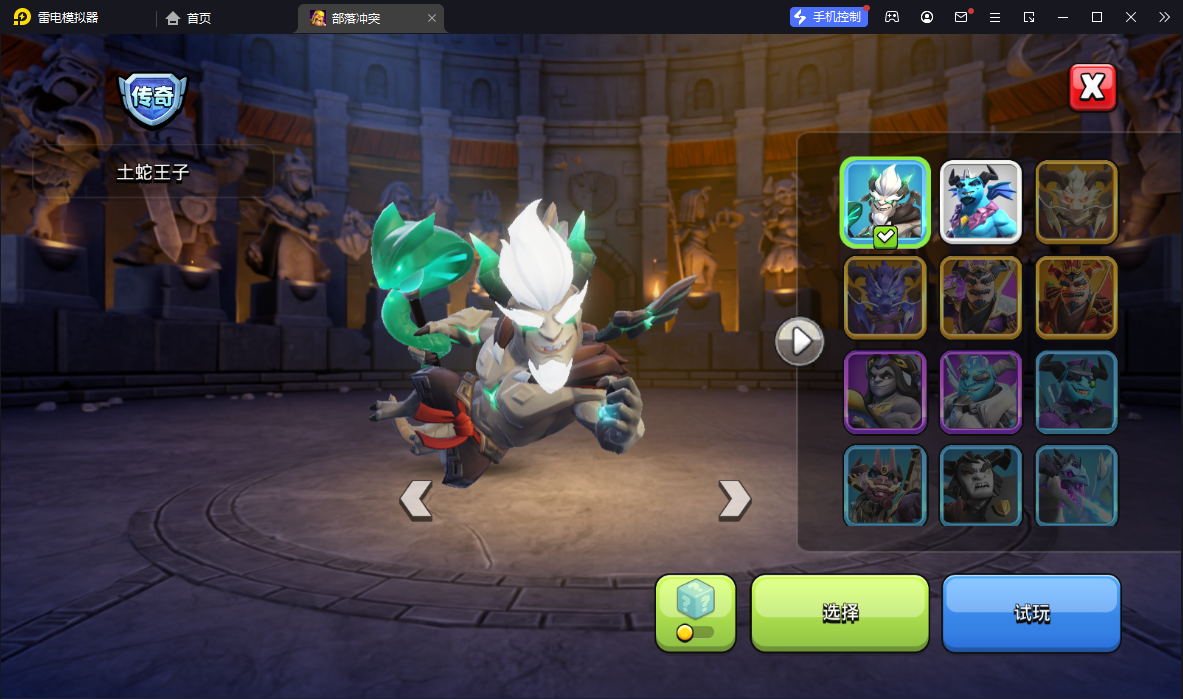Try out the skin with 试玩
1183x699 pixels.
pos(1031,612)
